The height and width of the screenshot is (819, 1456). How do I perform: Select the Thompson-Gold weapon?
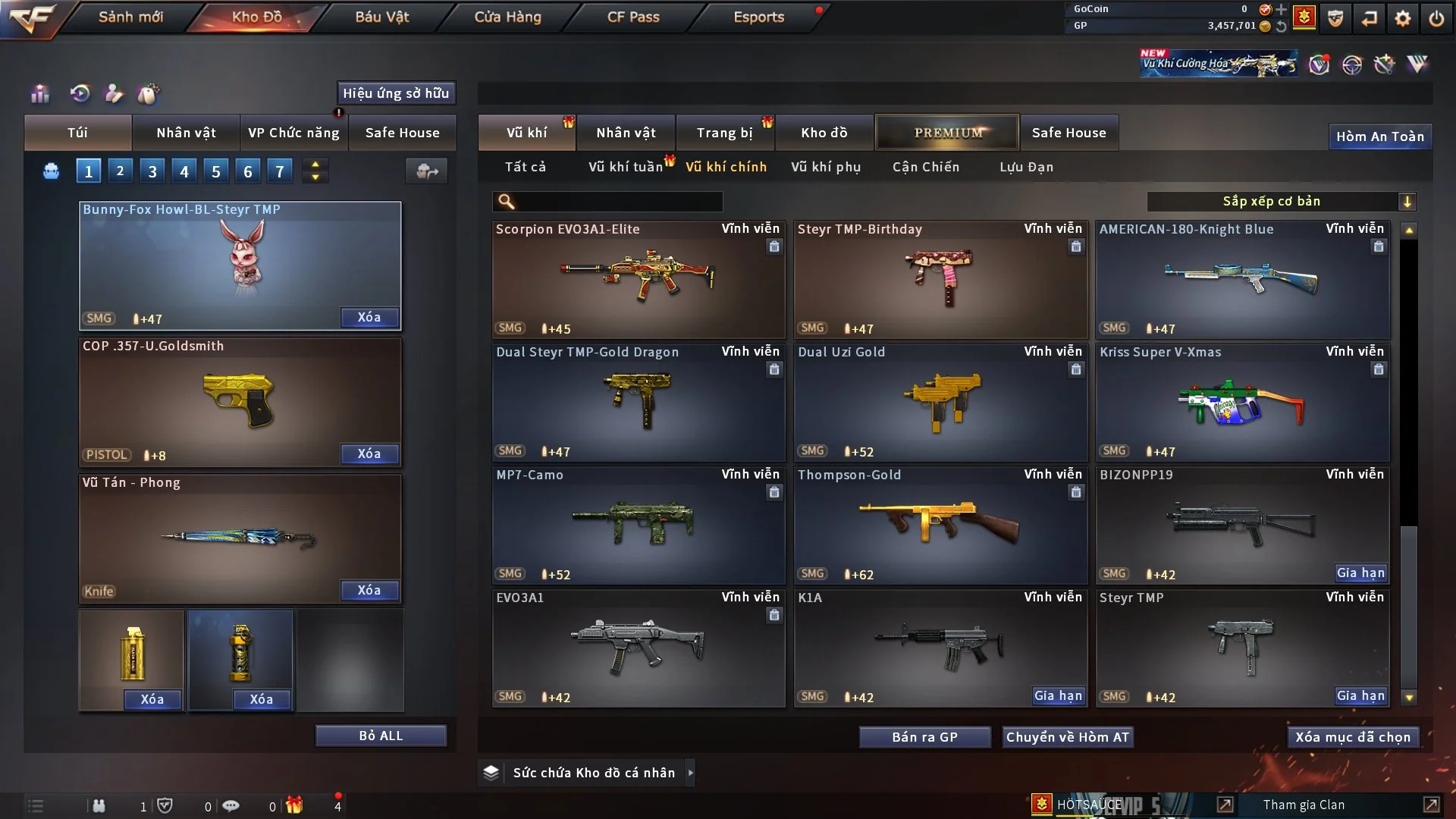(x=940, y=525)
